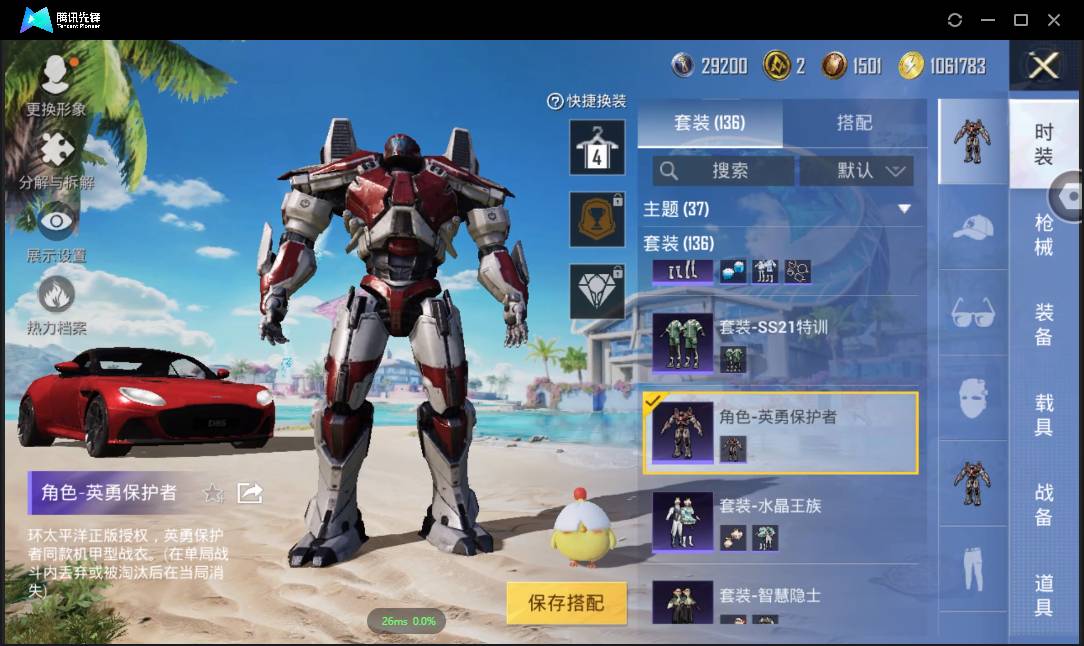Select the 套装 (136) tab
Screen dimensions: 1084x646
[709, 123]
